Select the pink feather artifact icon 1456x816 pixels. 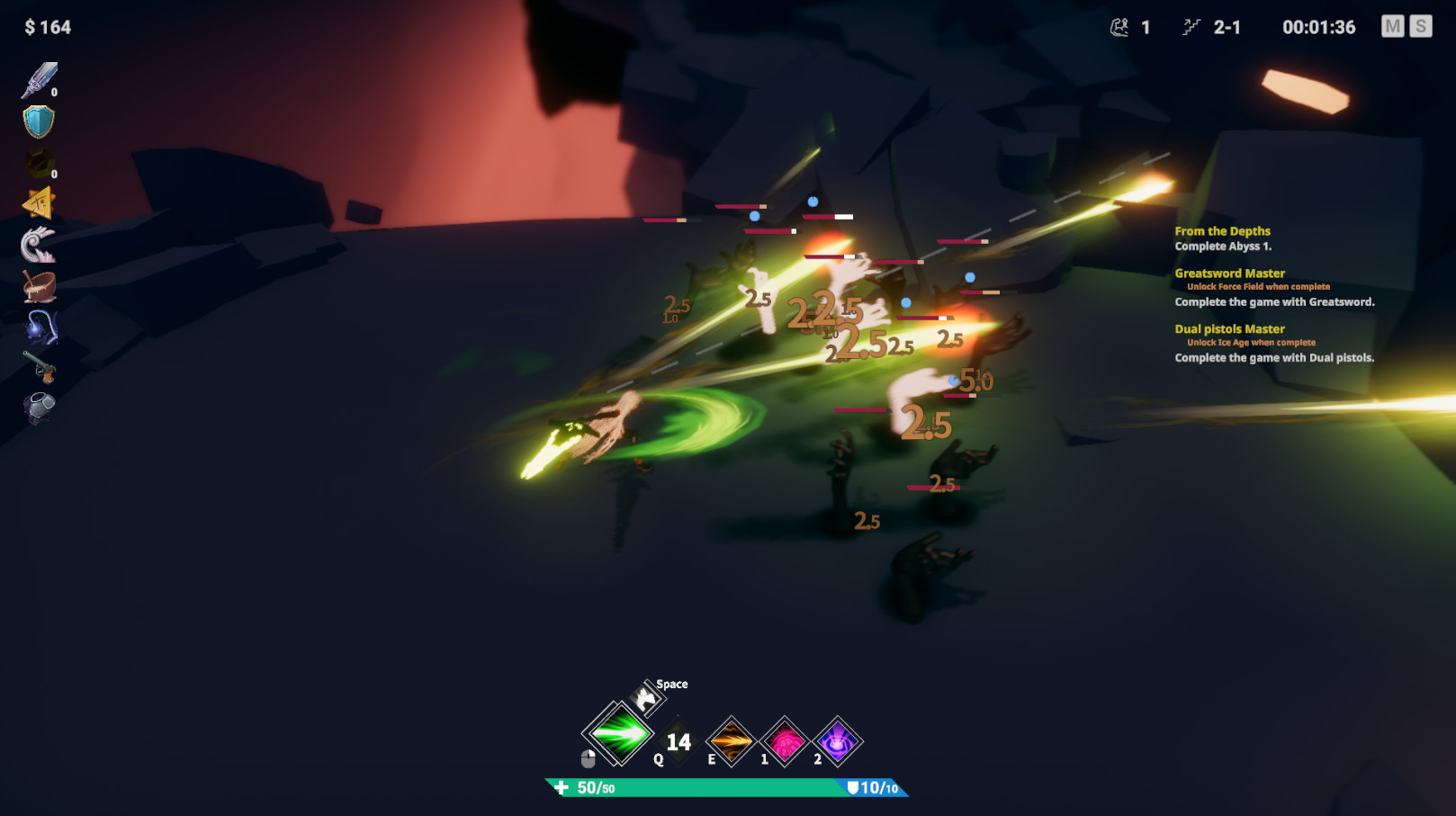point(37,245)
